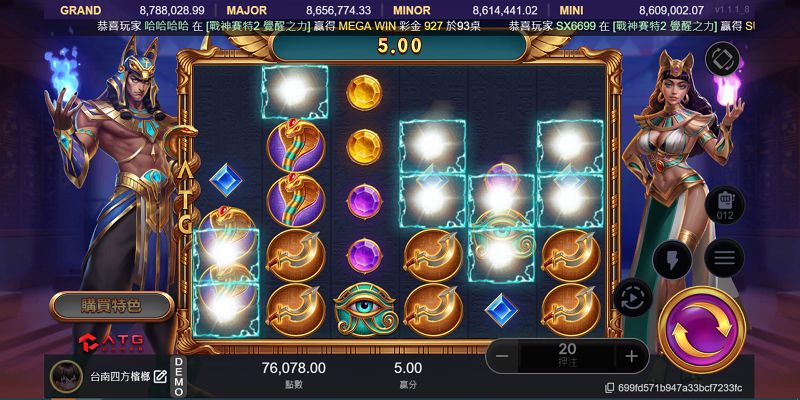Open the hamburger menu

724,258
